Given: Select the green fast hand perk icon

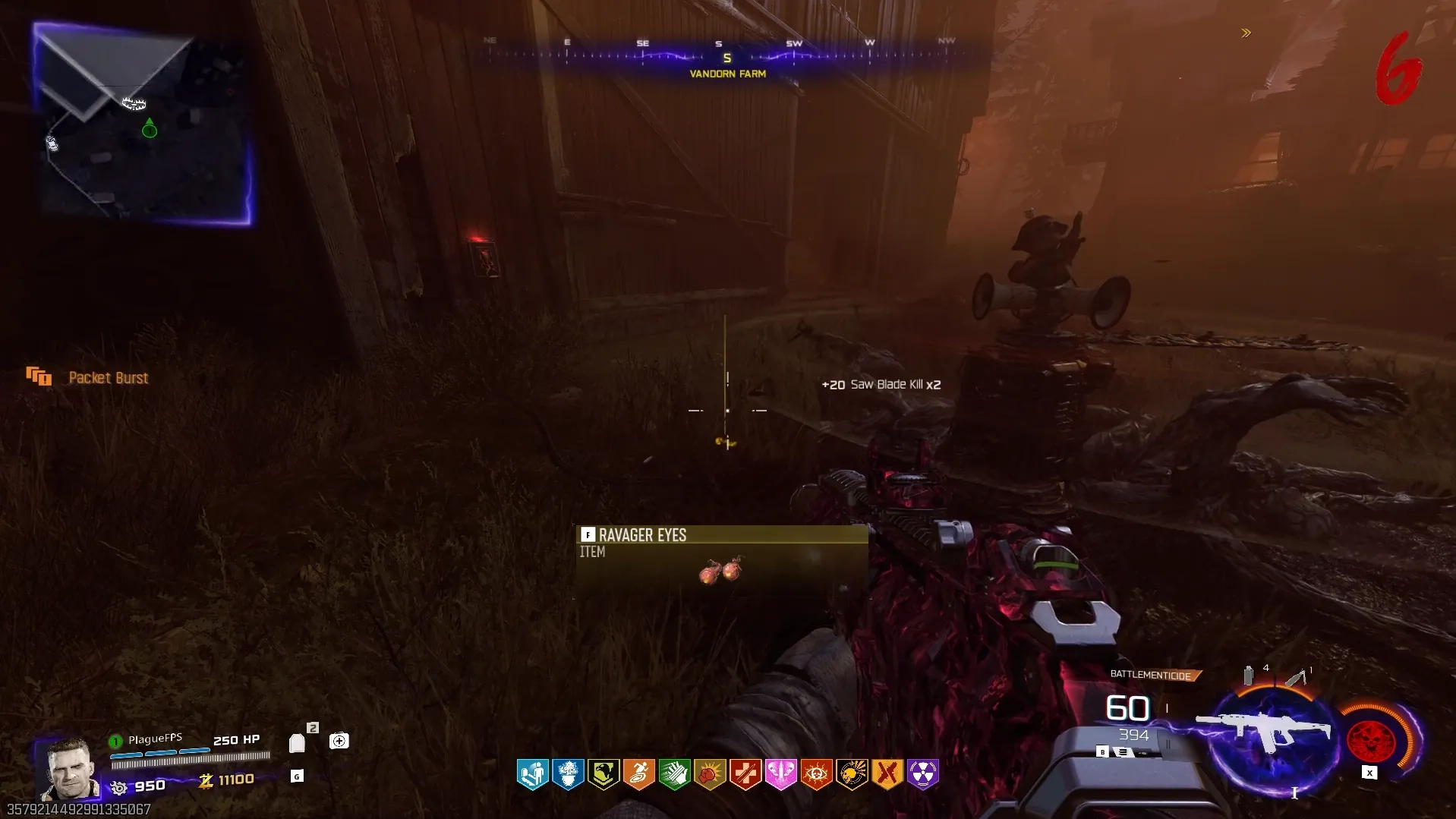Looking at the screenshot, I should pyautogui.click(x=674, y=774).
